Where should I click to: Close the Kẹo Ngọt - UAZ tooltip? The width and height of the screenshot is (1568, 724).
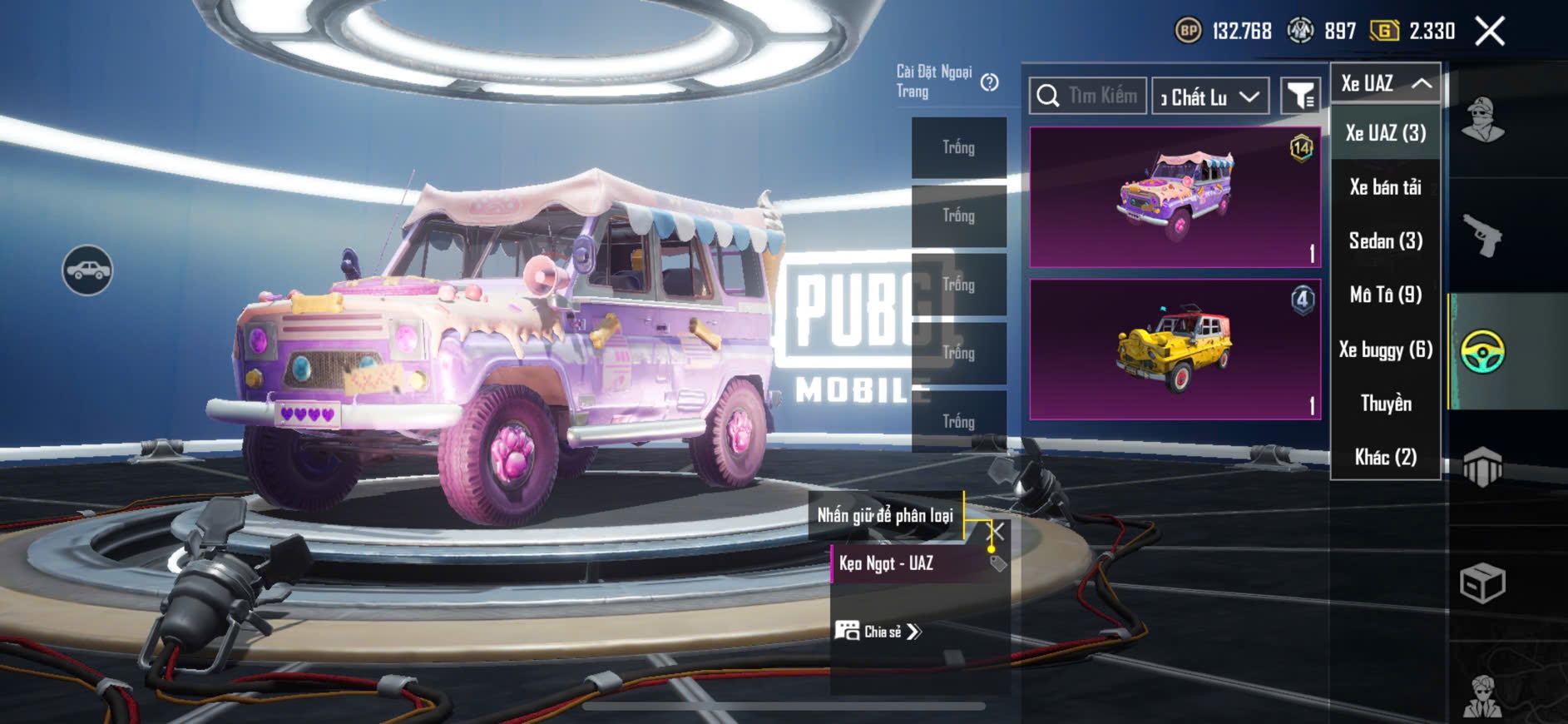coord(996,531)
